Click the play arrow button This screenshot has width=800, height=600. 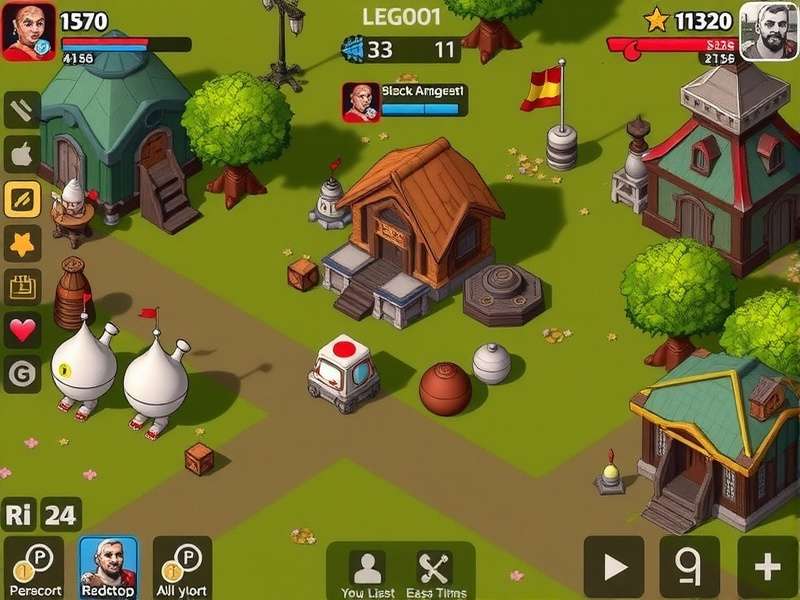614,567
